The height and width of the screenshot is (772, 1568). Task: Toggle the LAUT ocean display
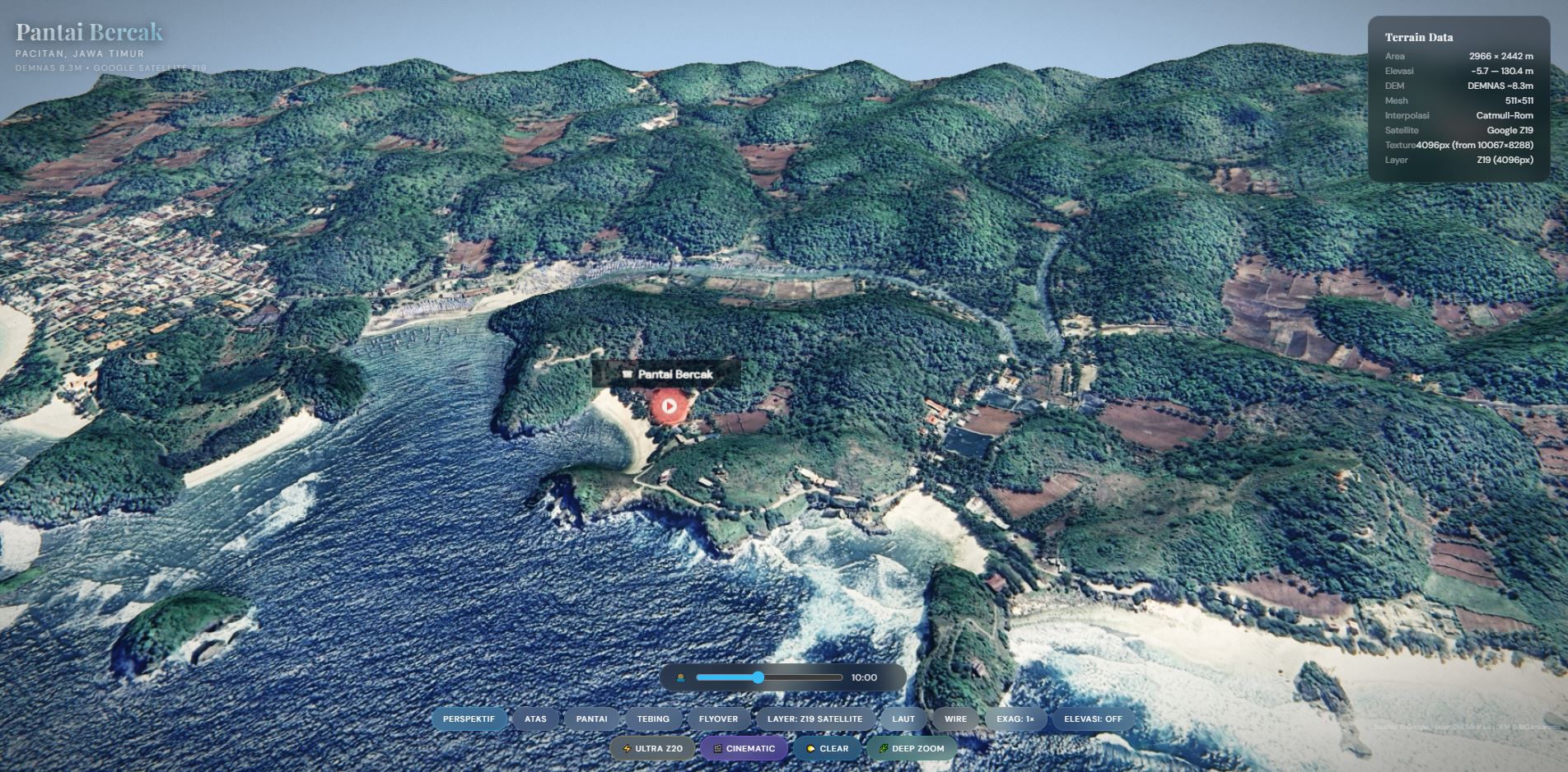coord(903,718)
